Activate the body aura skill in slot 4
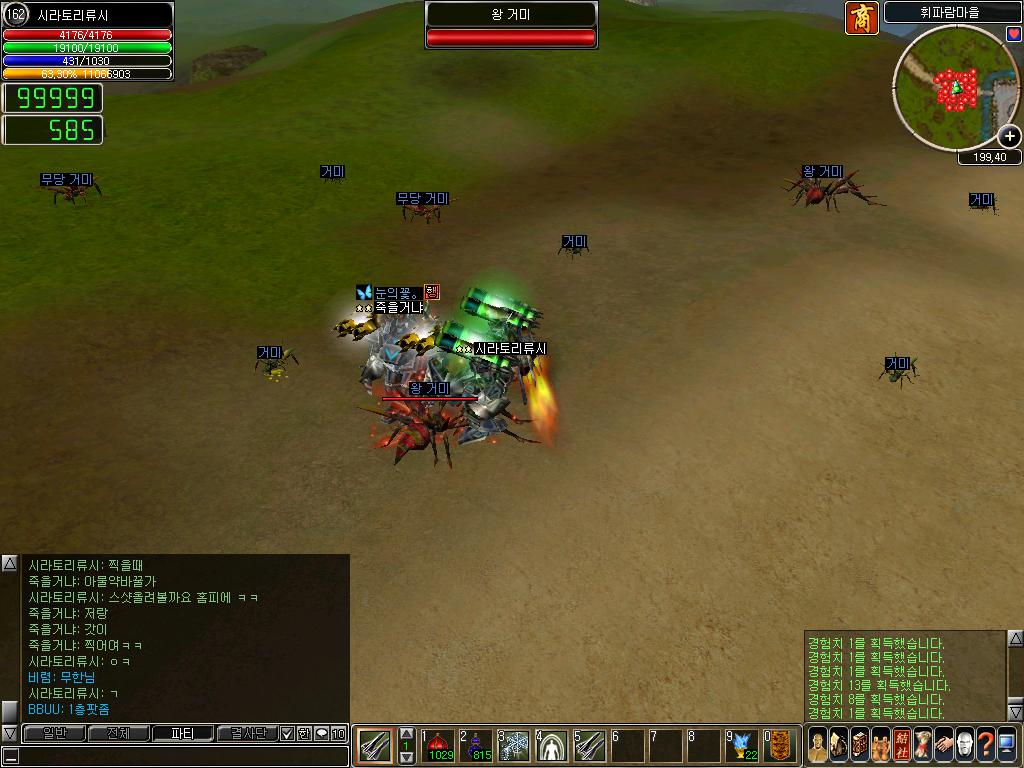The height and width of the screenshot is (768, 1024). pos(552,745)
